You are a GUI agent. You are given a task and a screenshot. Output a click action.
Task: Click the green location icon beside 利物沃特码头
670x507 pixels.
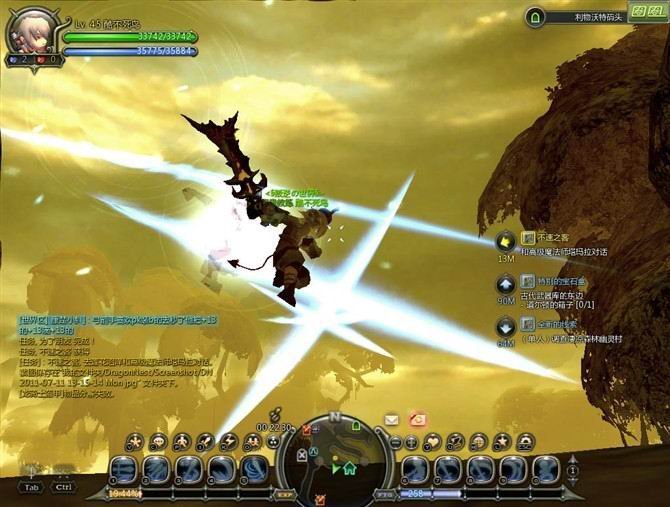(536, 17)
